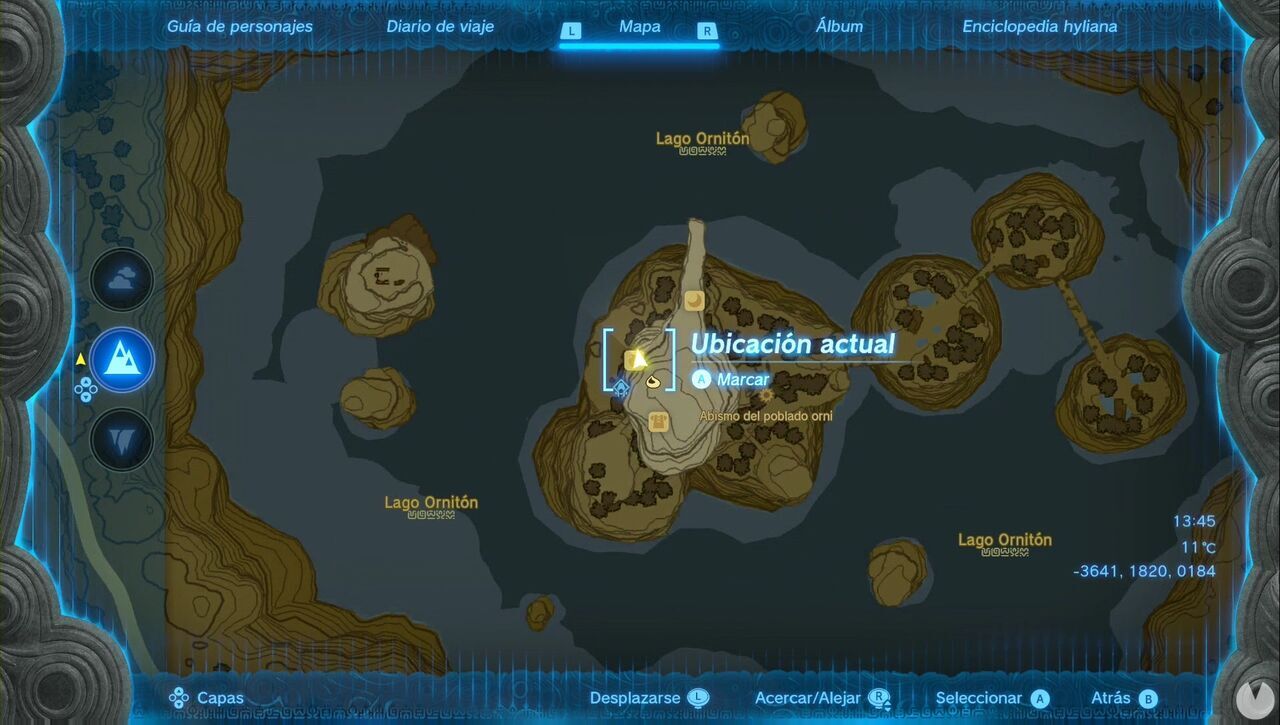
Task: Click the cave entrance marker beside the shrine
Action: tap(653, 383)
